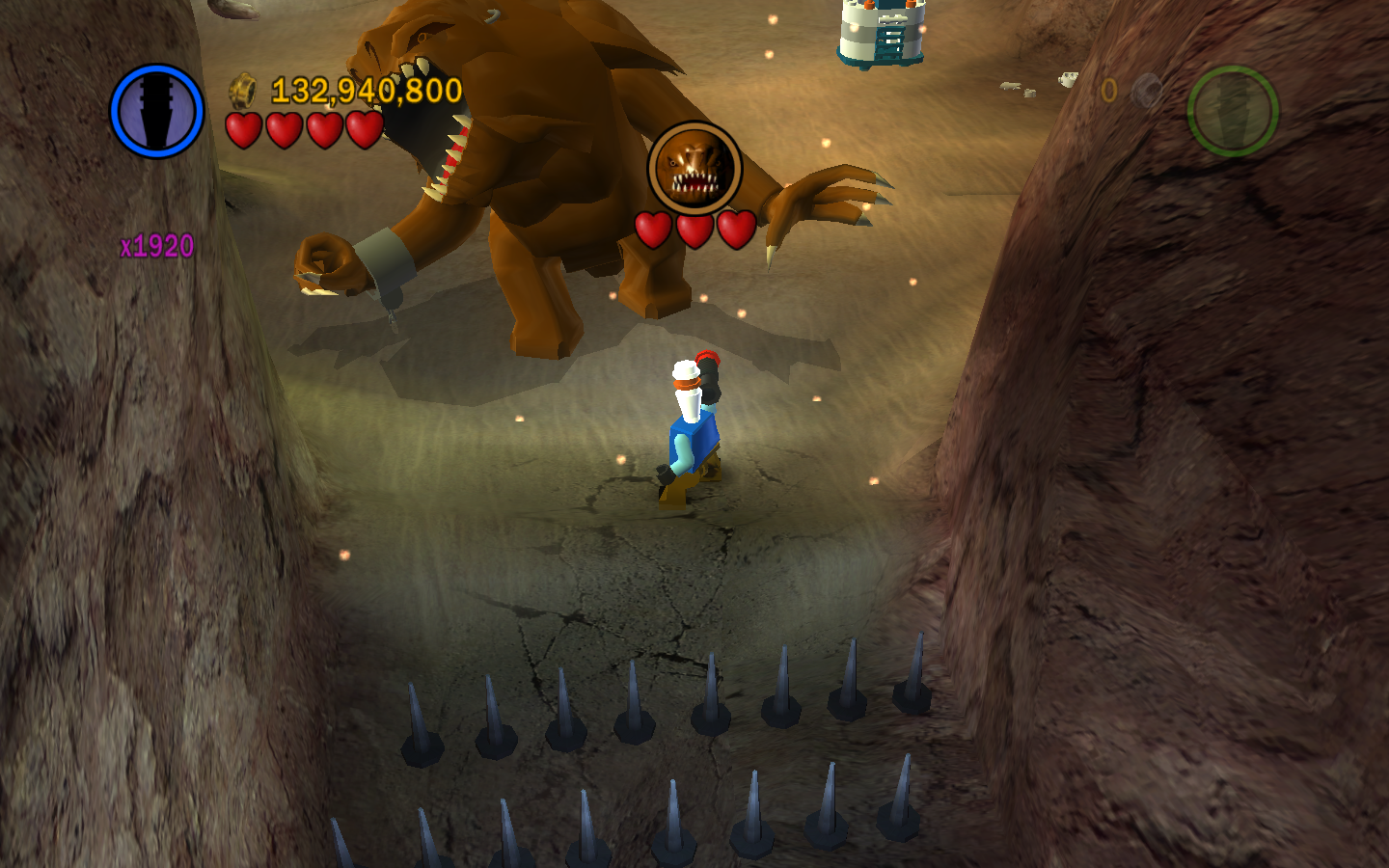
Task: Click the Rancor boss portrait icon
Action: (694, 168)
